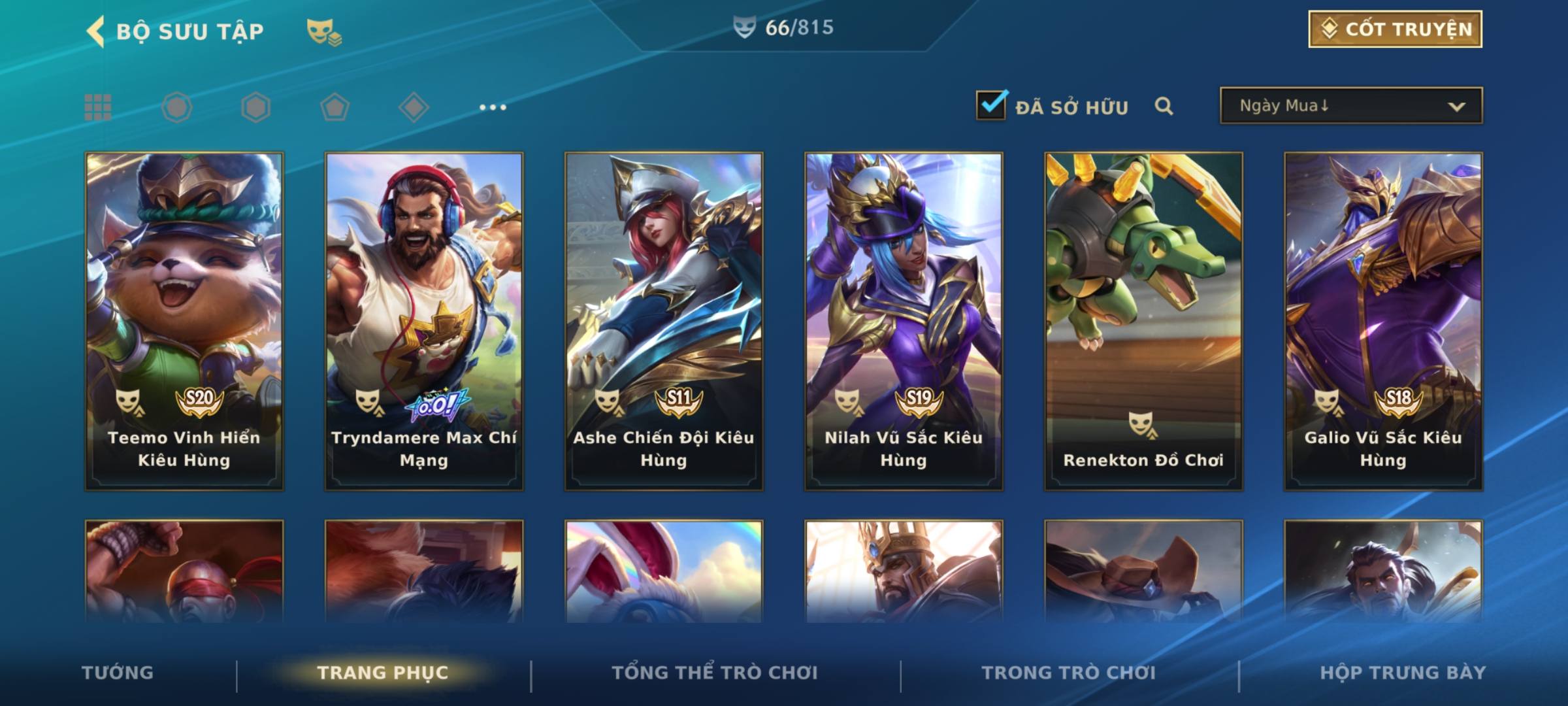
Task: Toggle the Đã Sở Hữu checkbox
Action: point(991,105)
